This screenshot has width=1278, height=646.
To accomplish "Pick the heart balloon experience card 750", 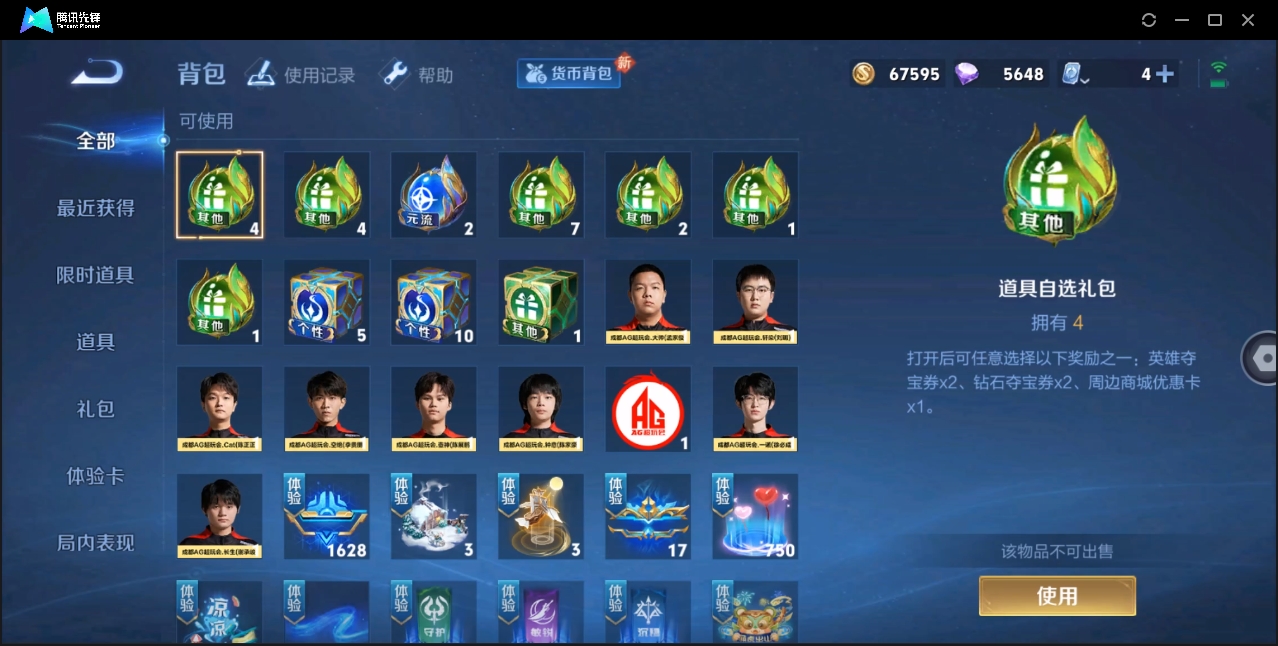I will coord(755,517).
